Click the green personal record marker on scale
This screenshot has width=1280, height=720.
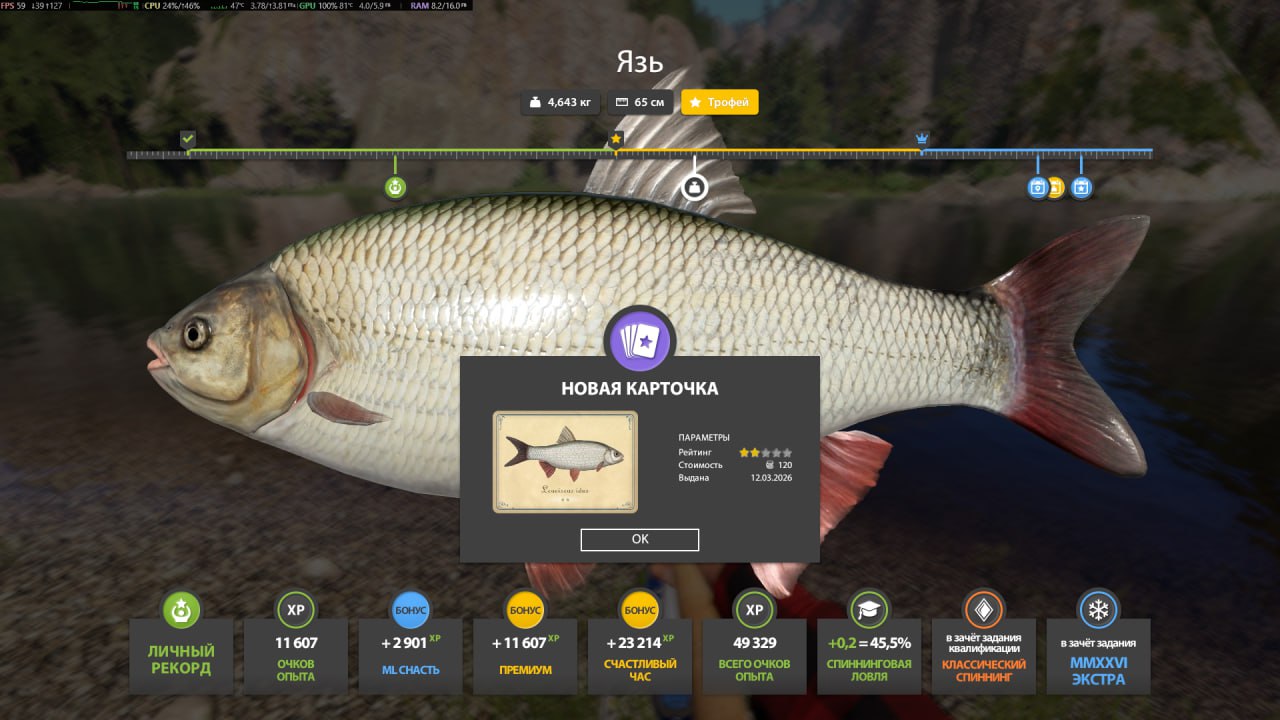click(395, 187)
